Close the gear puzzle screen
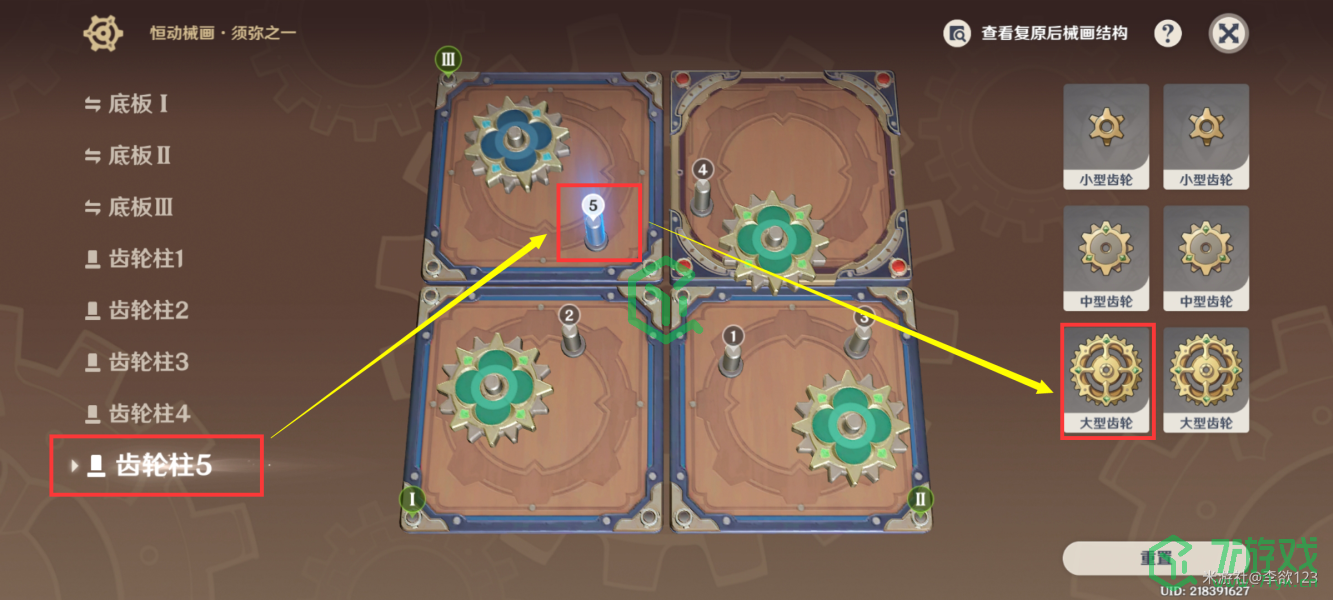This screenshot has width=1333, height=600. click(x=1229, y=34)
